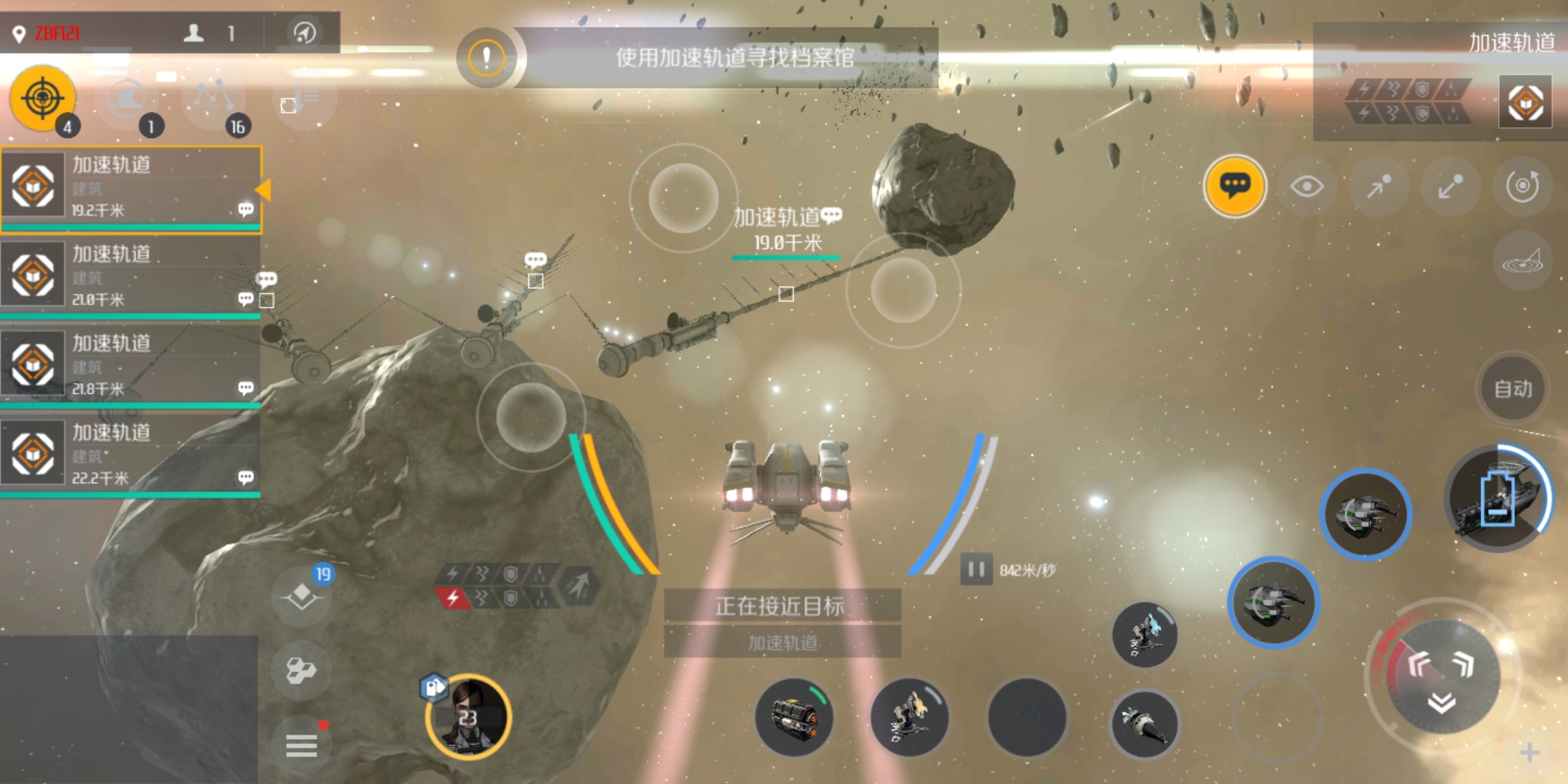Toggle the 自动 auto button

click(x=1513, y=389)
